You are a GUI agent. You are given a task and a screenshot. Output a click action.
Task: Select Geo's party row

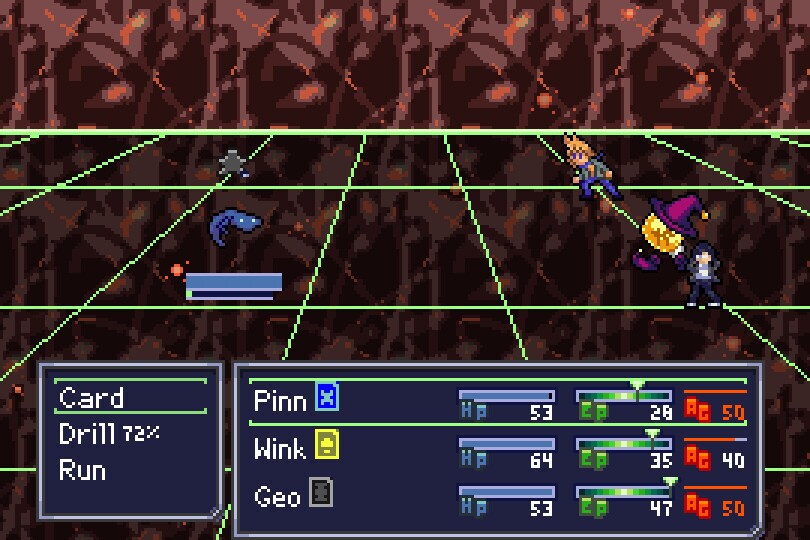tap(277, 496)
